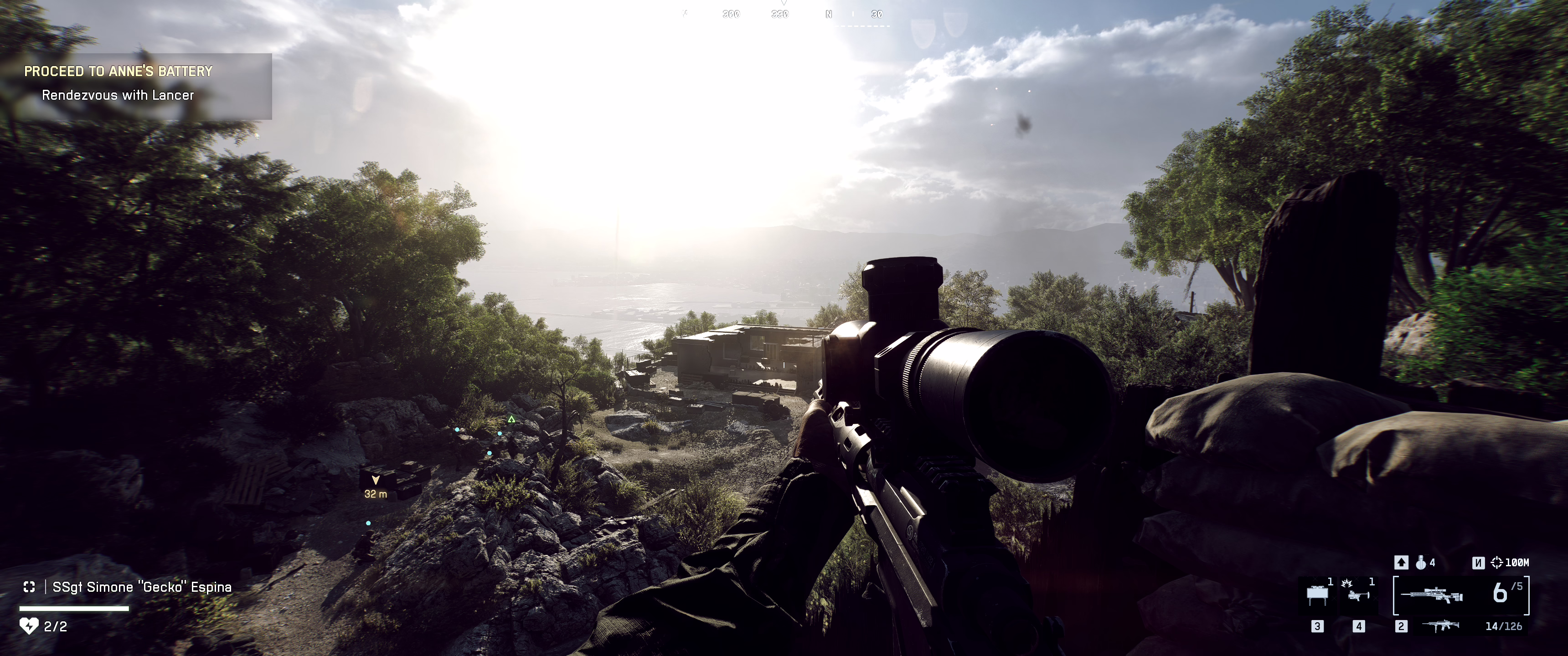Toggle the fire mode indicator marked И
1568x656 pixels.
pos(1479,564)
